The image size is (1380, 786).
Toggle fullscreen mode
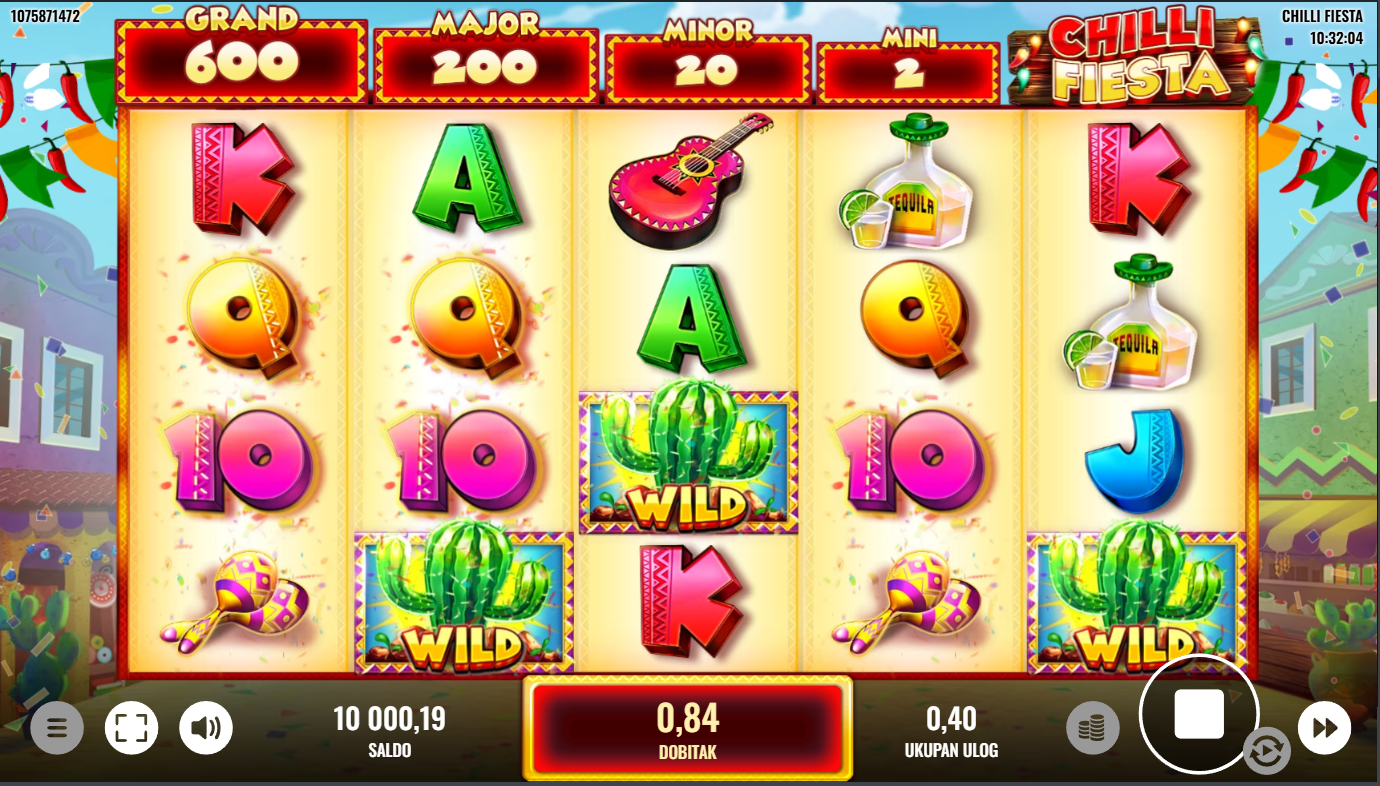(x=132, y=728)
